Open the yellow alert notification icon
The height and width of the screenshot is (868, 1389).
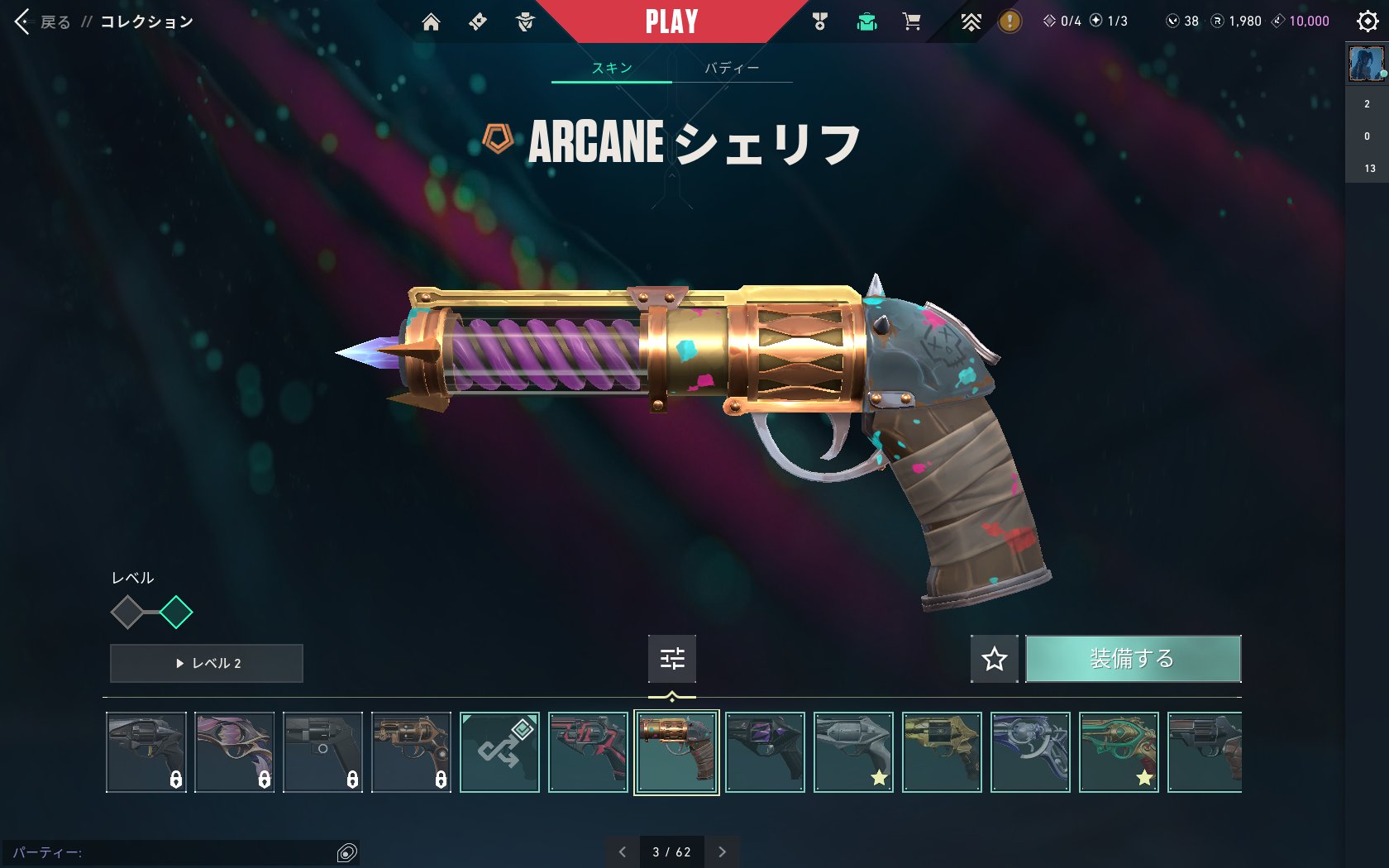[1010, 21]
